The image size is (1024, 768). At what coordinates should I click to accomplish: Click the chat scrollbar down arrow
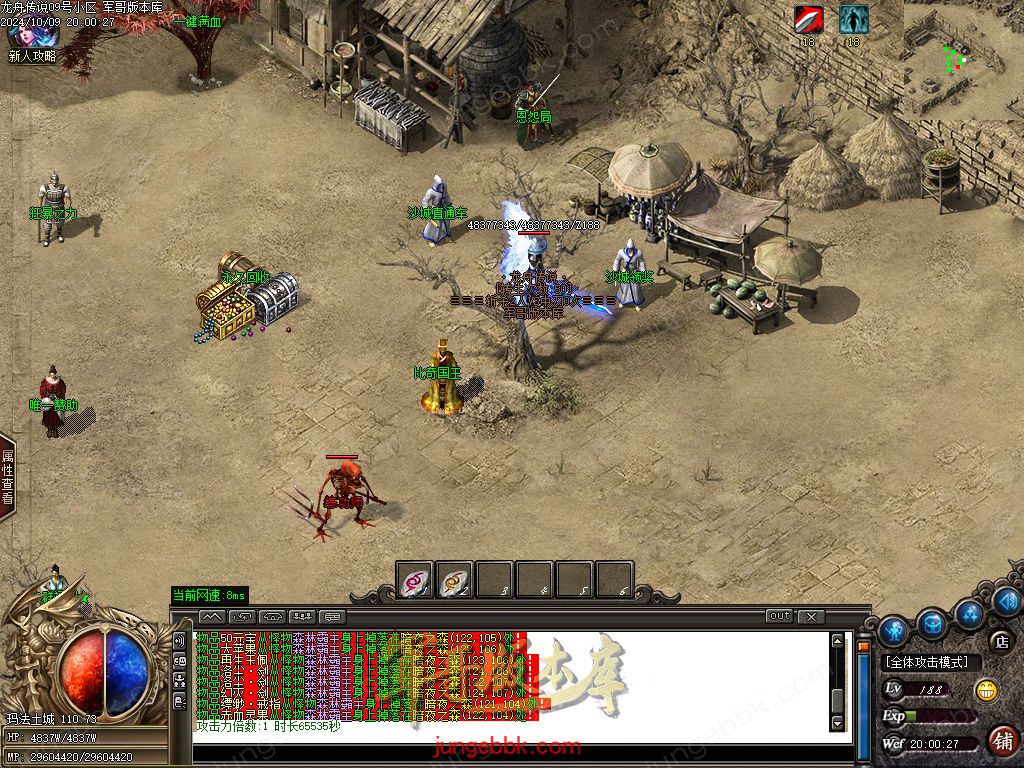tap(838, 723)
